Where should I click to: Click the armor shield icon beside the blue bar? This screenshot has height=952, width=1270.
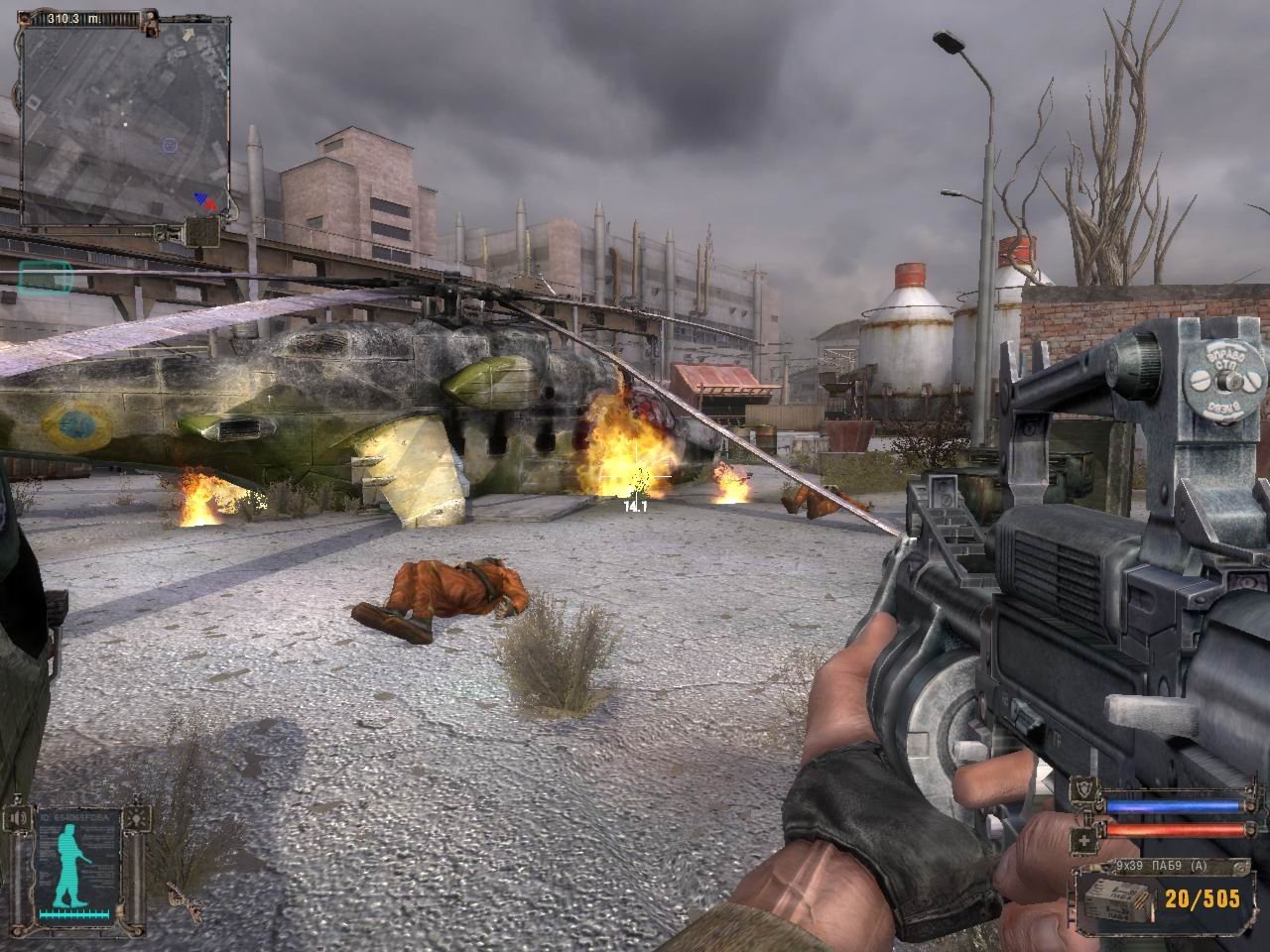coord(1082,788)
